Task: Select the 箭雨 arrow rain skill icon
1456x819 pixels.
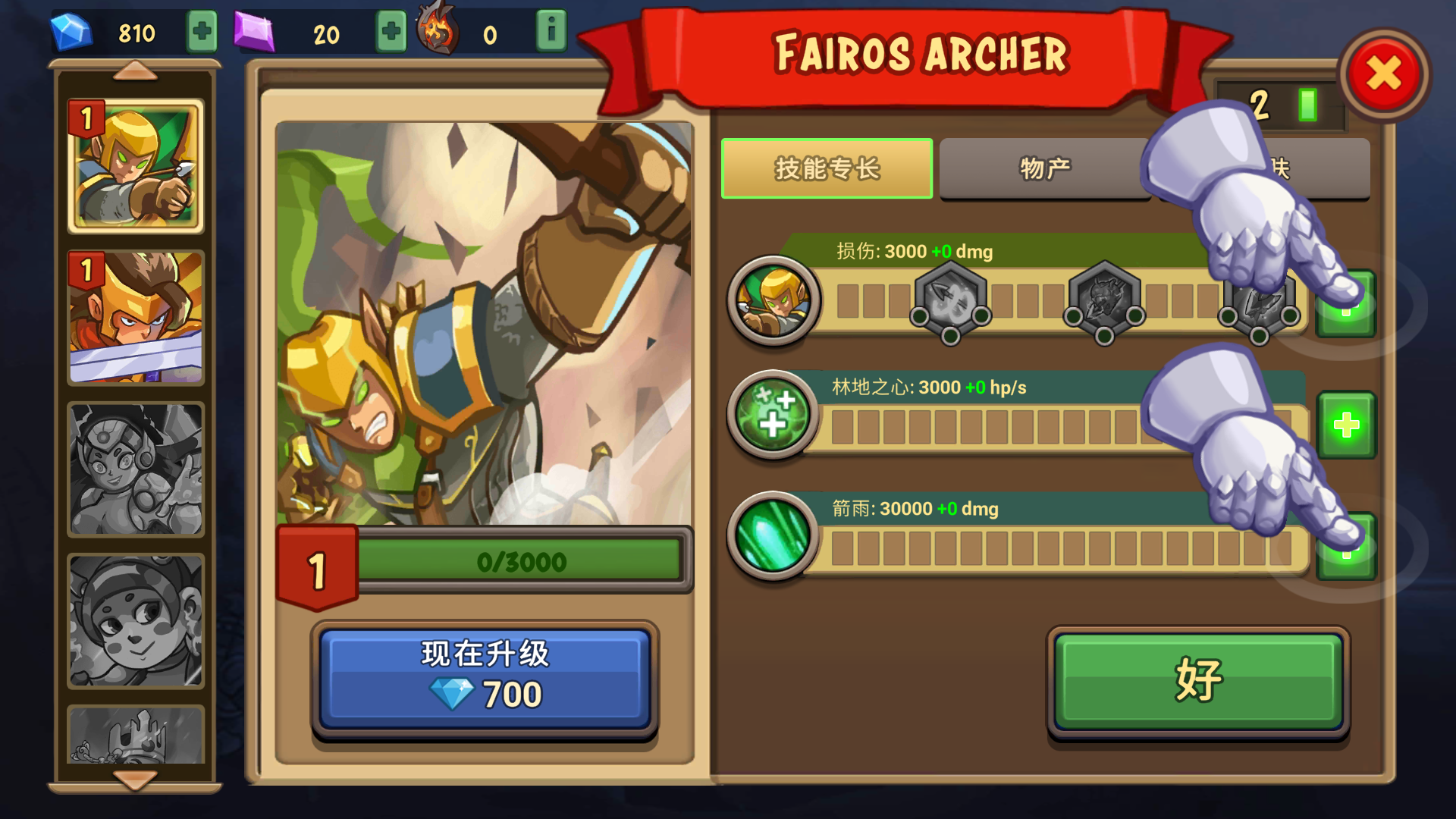Action: tap(773, 535)
